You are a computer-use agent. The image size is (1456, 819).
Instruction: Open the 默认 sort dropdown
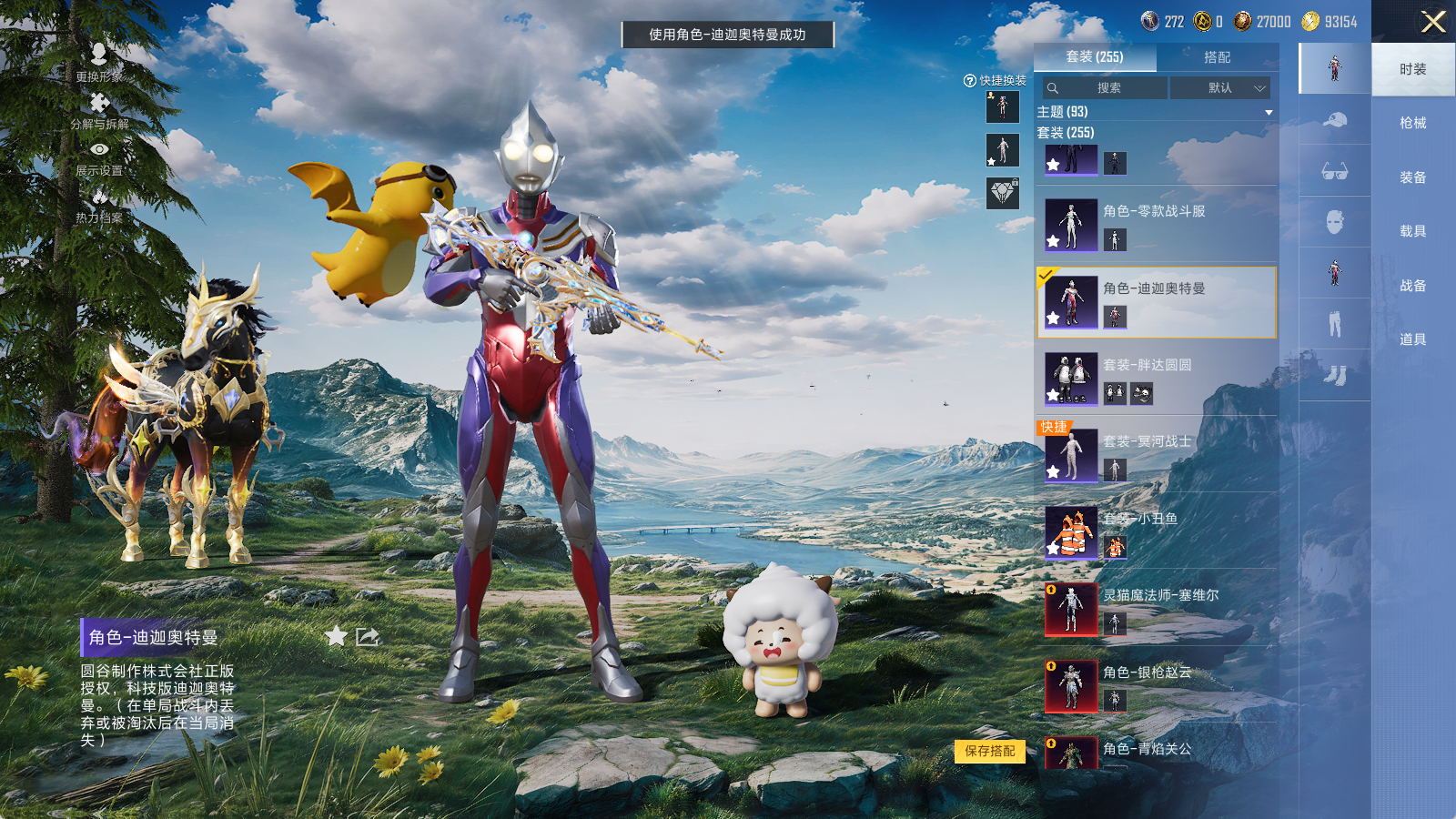pos(1219,88)
